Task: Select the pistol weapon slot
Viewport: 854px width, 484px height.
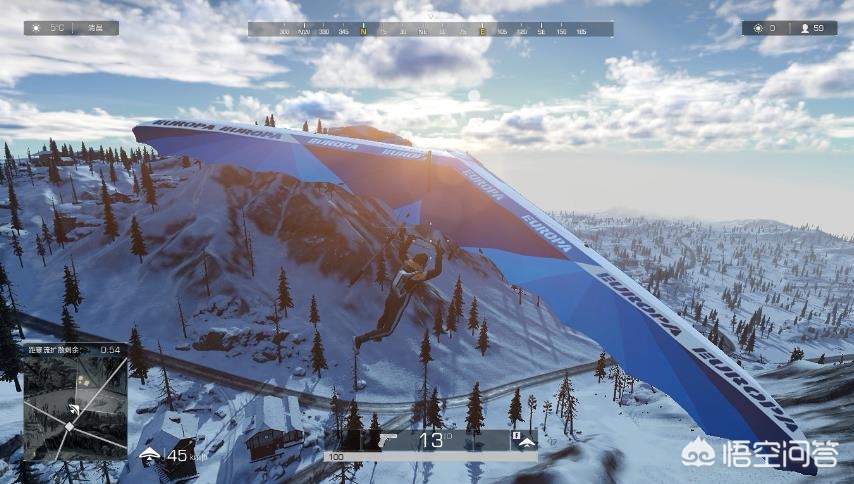Action: [x=390, y=440]
